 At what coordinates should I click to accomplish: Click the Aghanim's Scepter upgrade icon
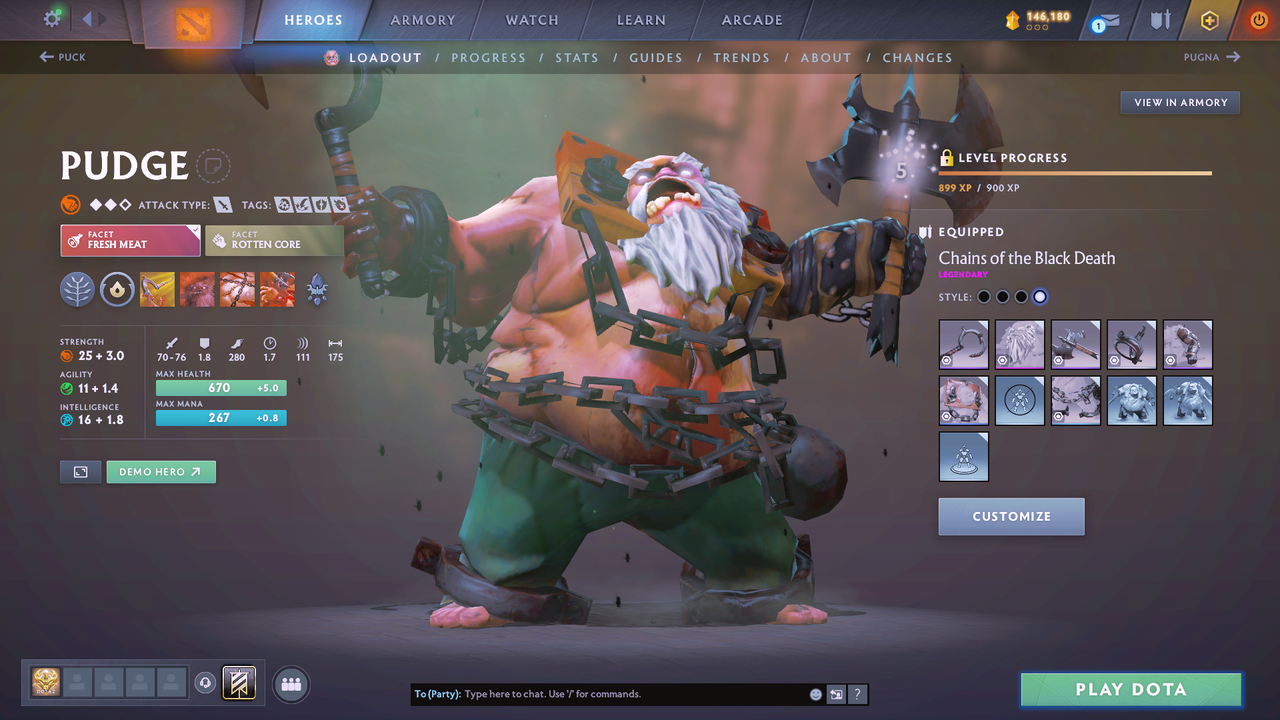[x=317, y=290]
